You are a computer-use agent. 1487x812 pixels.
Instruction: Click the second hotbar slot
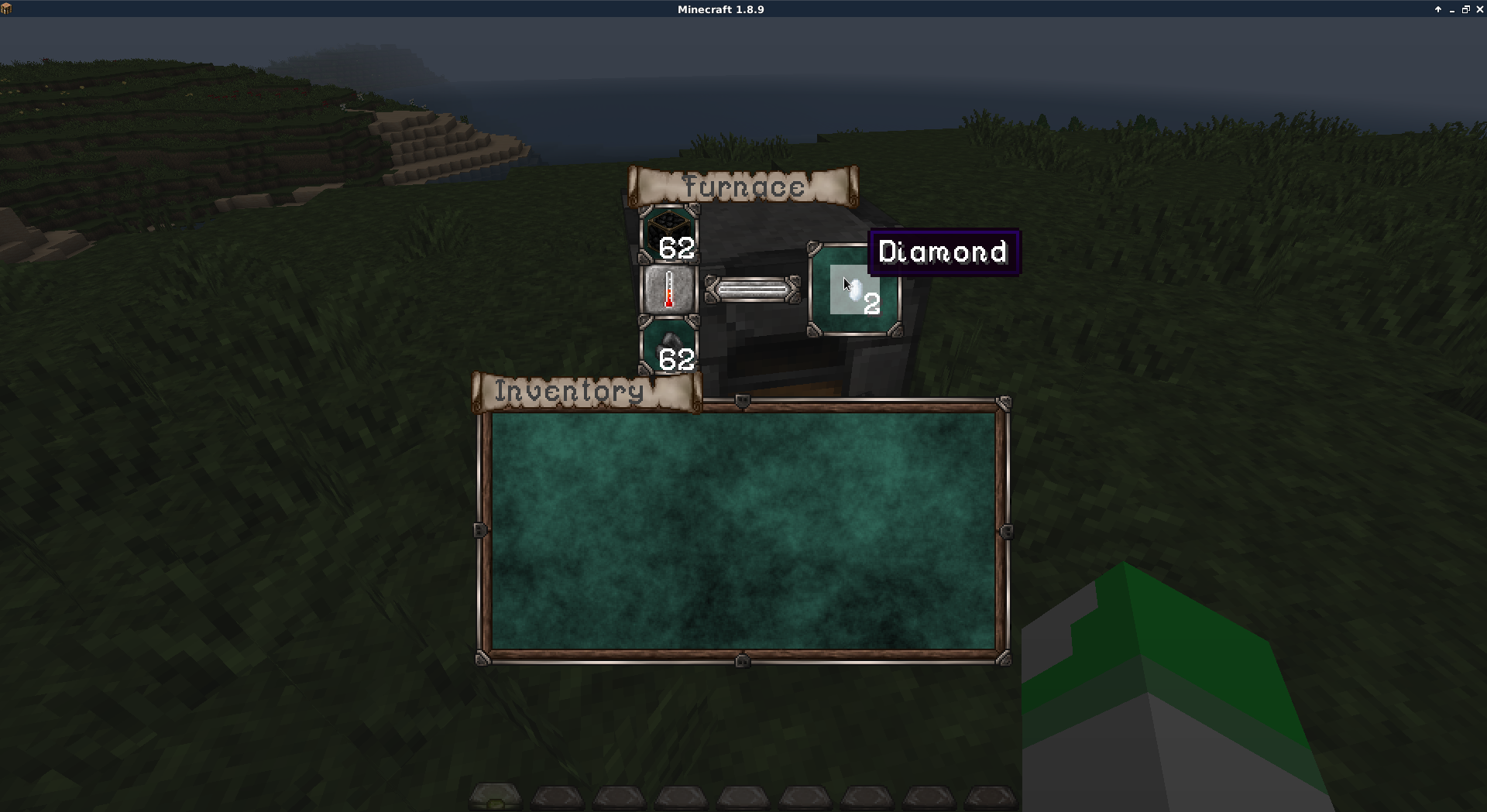558,797
